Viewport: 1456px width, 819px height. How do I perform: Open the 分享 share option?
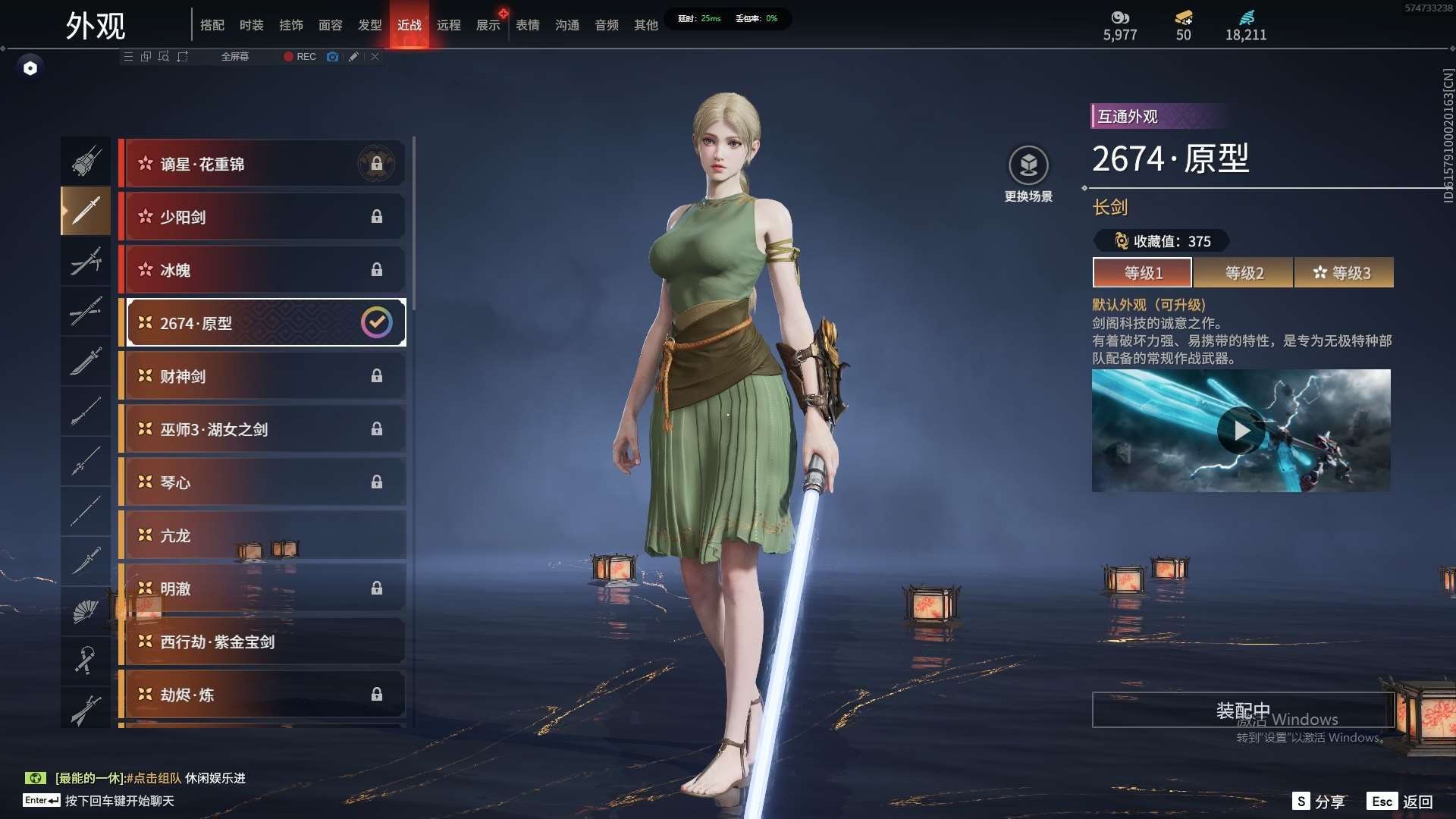click(1329, 802)
